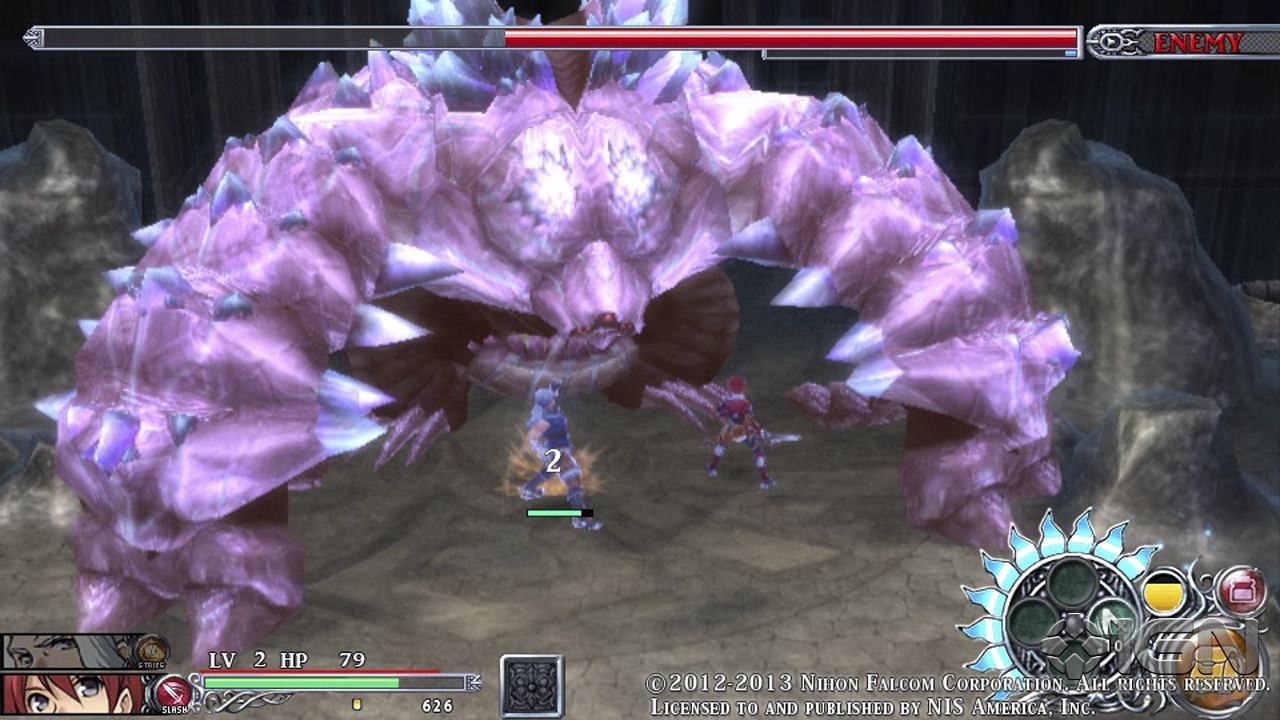Open the square ornate item slot
The image size is (1280, 720).
pos(531,686)
